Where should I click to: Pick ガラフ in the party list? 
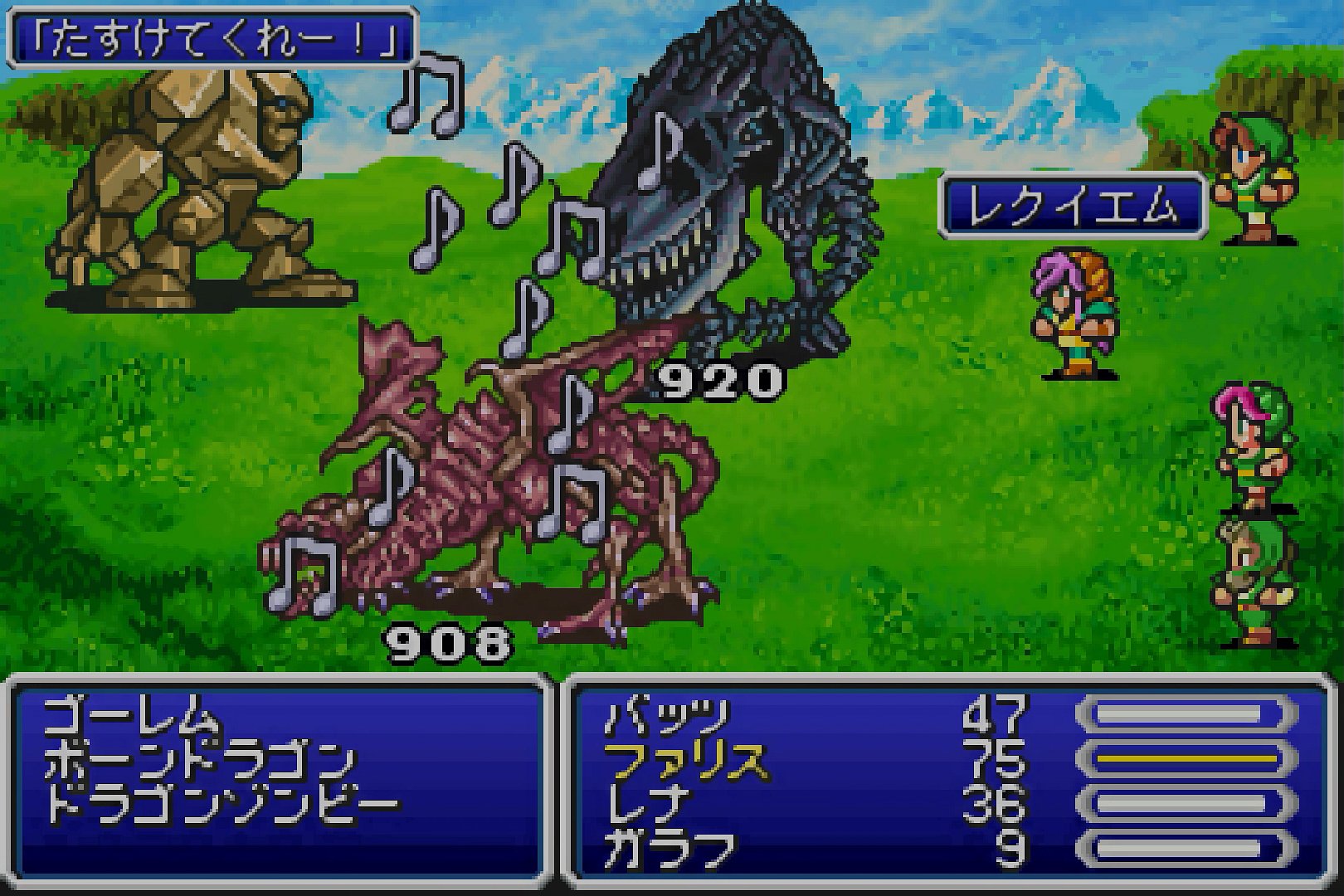(x=670, y=848)
